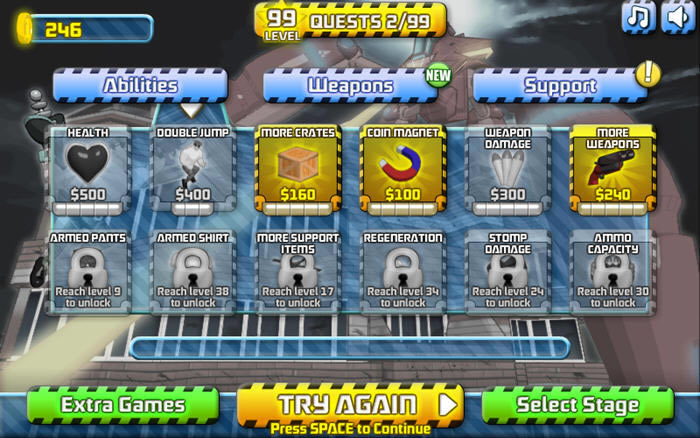Click the locked Stomp Damage tile
Viewport: 700px width, 438px height.
pos(508,272)
